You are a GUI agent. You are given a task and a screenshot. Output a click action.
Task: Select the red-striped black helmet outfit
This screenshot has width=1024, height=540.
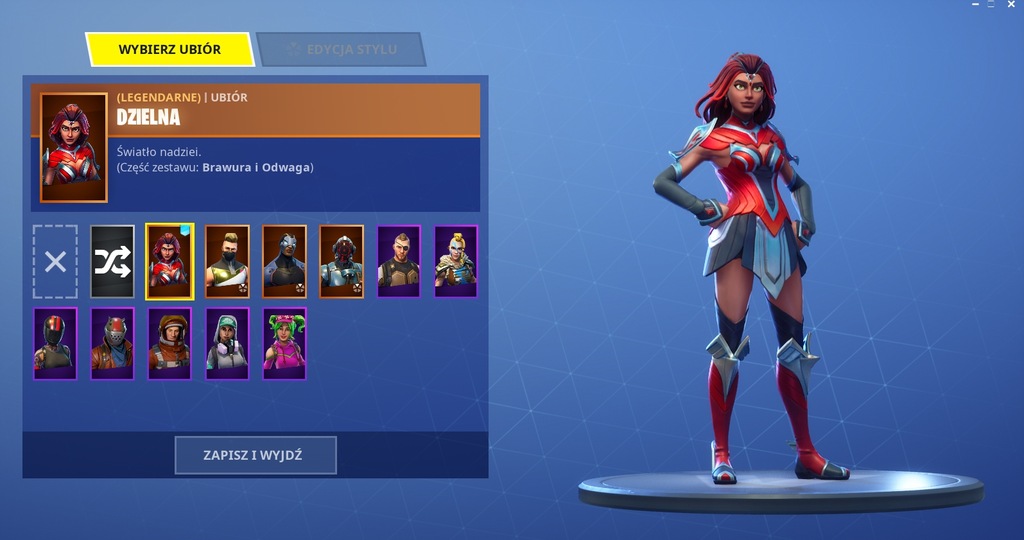click(55, 344)
